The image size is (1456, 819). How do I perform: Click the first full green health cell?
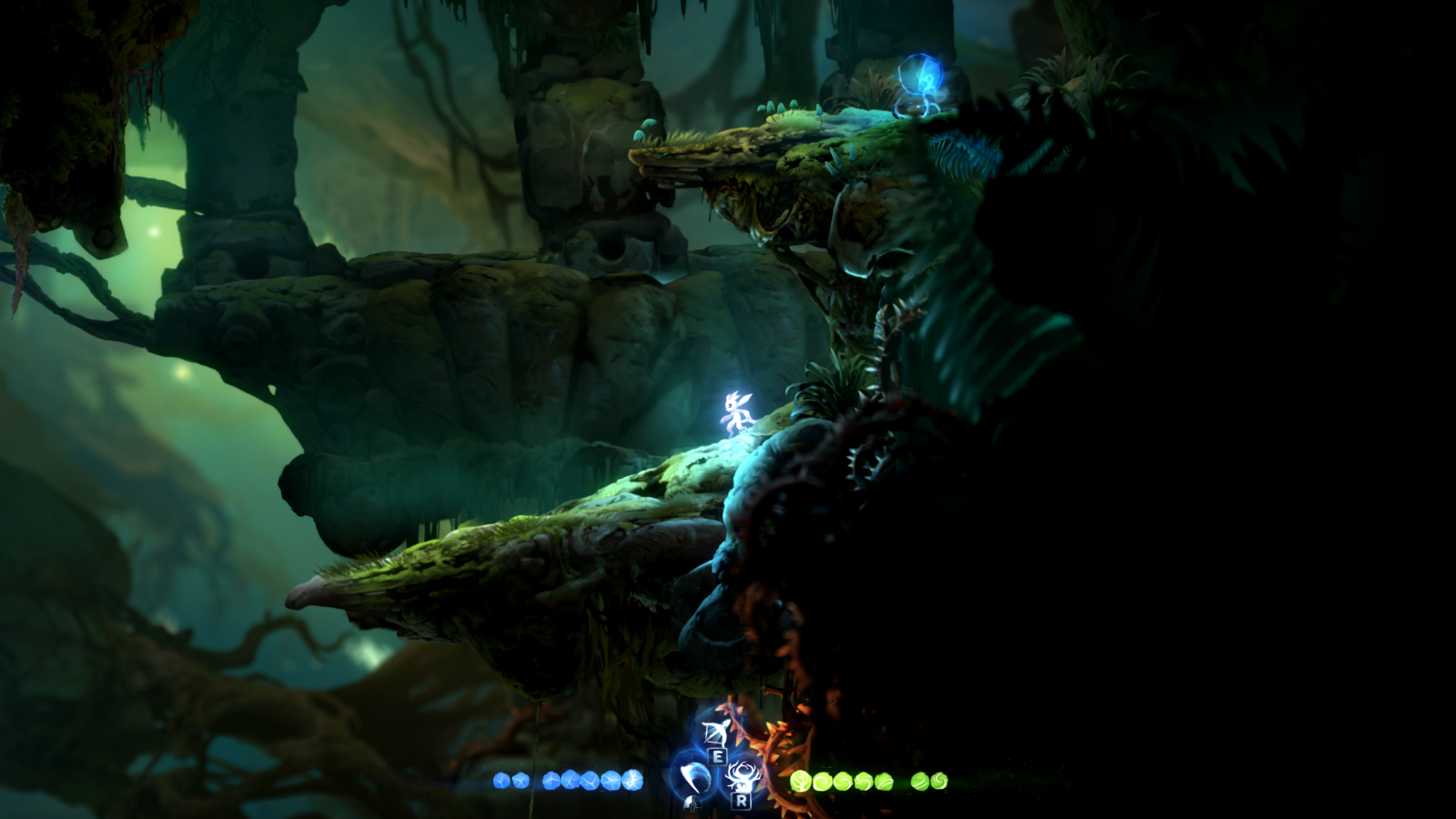point(799,779)
